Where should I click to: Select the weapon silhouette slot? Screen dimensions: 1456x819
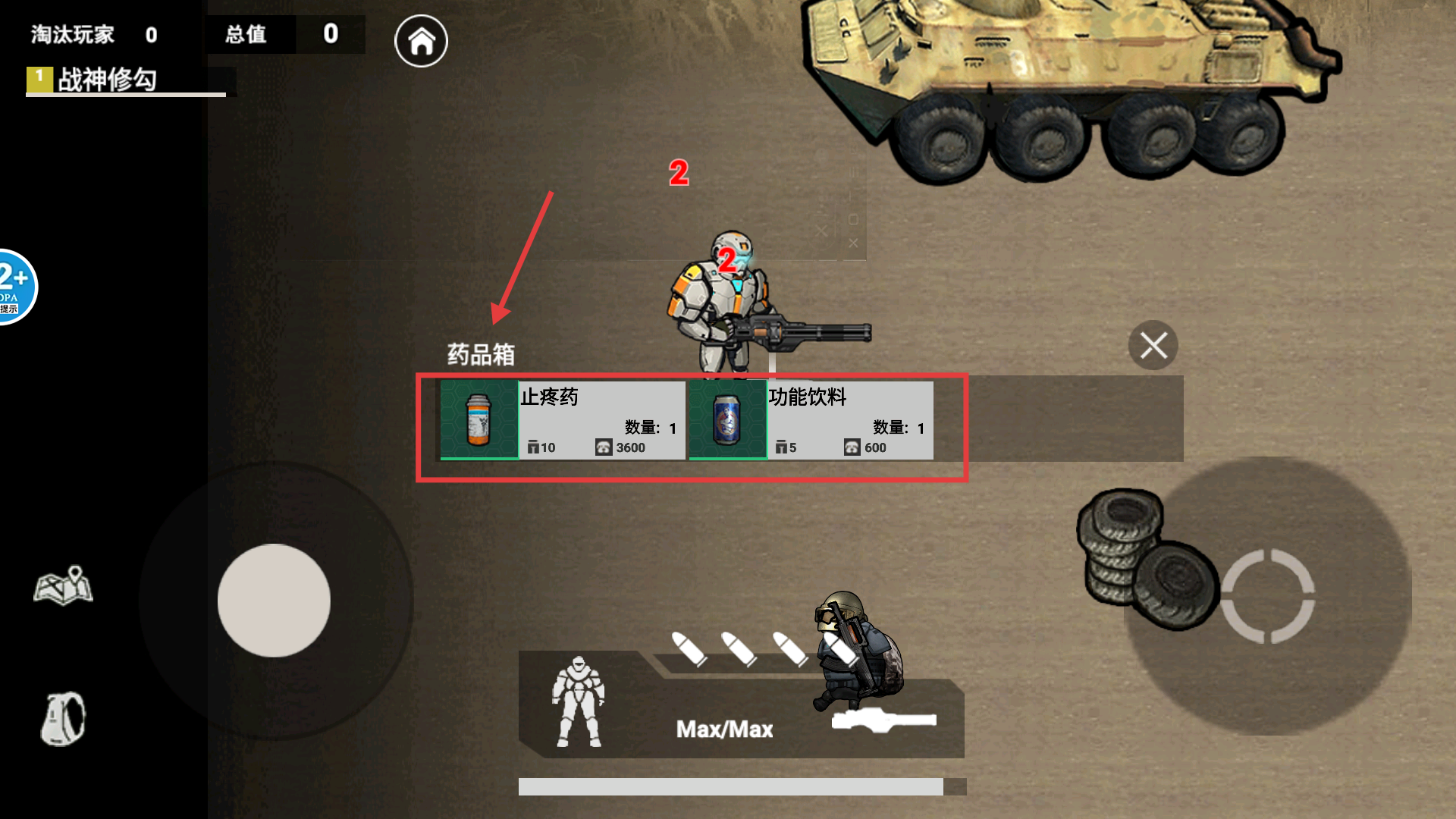pyautogui.click(x=883, y=720)
